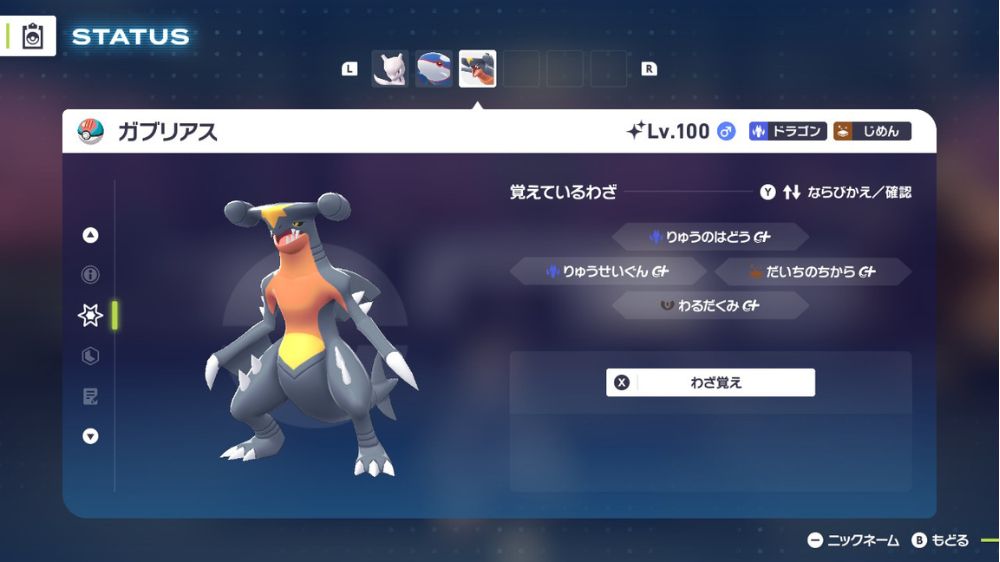The width and height of the screenshot is (1000, 562).
Task: Choose the だいちのちから move
Action: (811, 271)
